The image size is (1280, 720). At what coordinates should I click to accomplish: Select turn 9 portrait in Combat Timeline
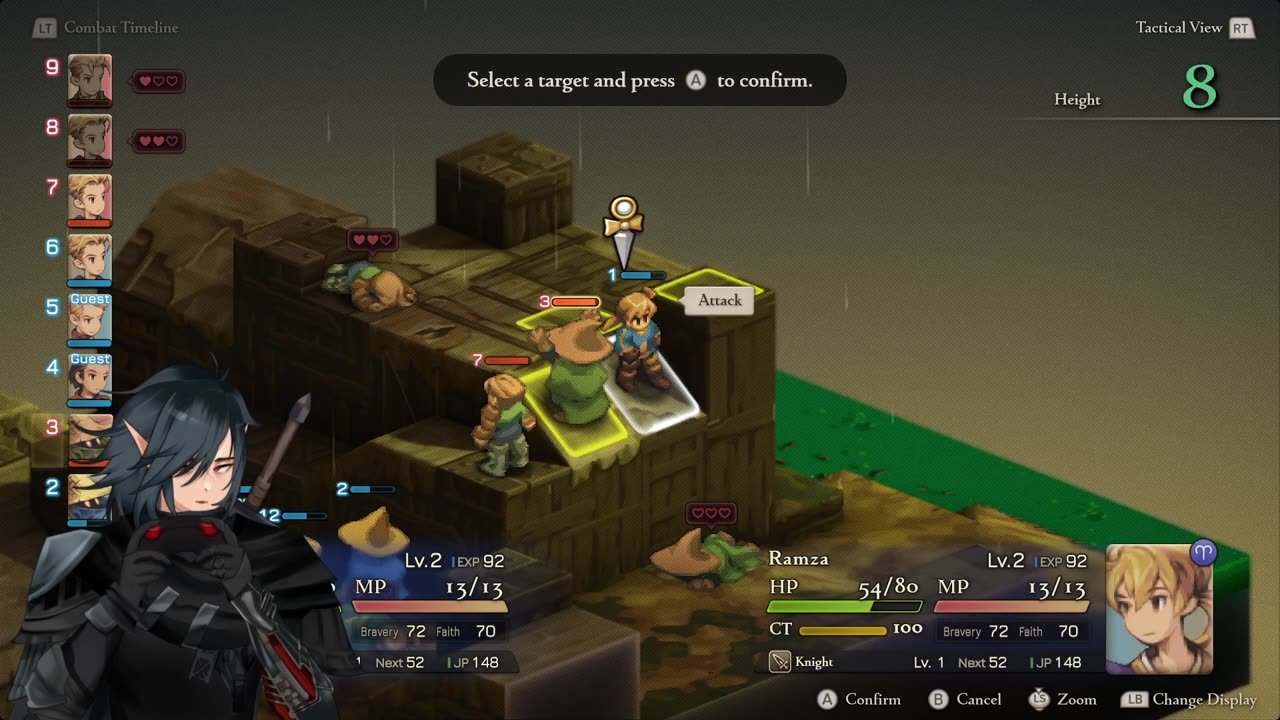click(x=89, y=79)
